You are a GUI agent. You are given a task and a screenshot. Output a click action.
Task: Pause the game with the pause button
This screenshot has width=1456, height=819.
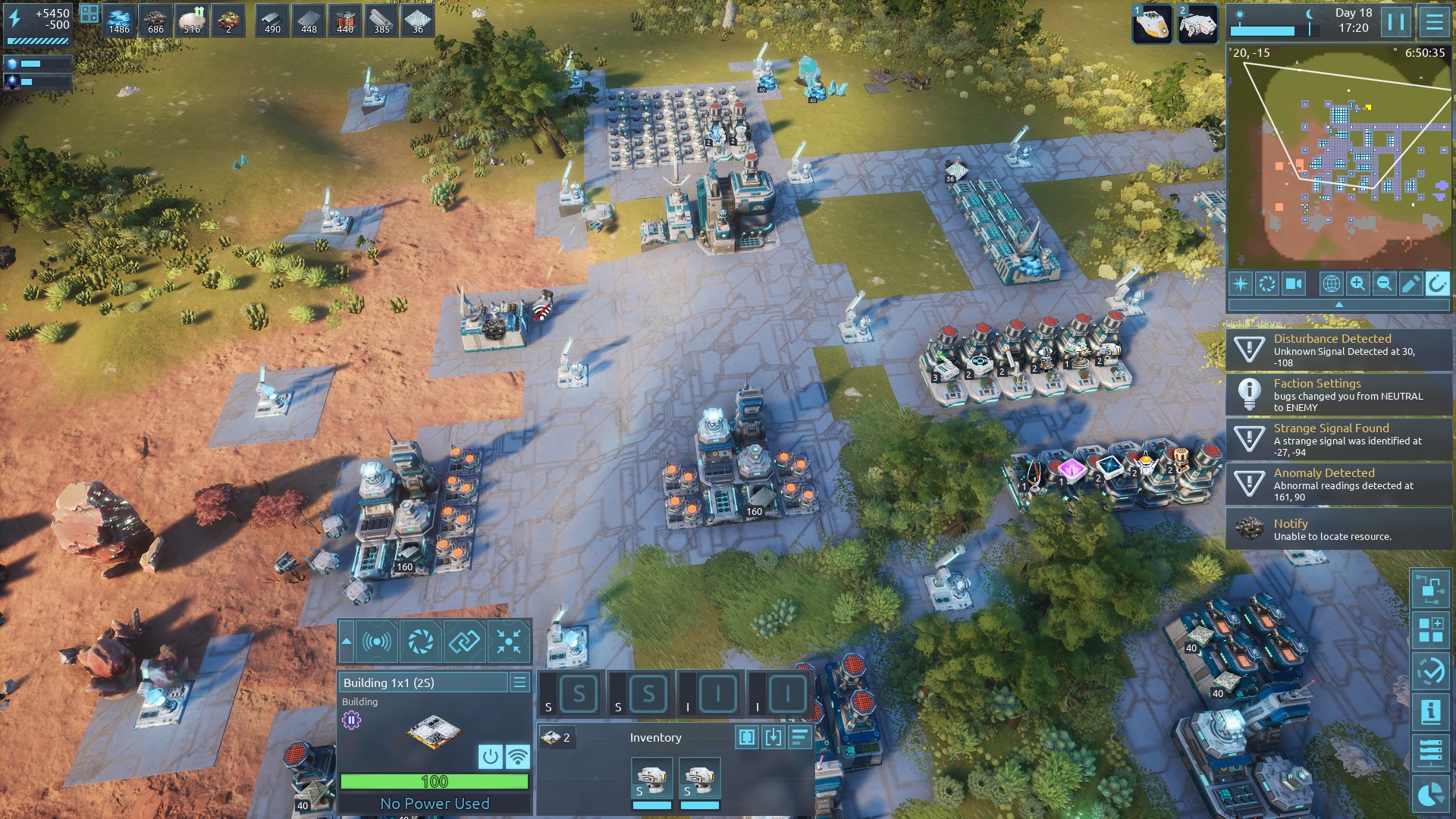click(x=1395, y=23)
